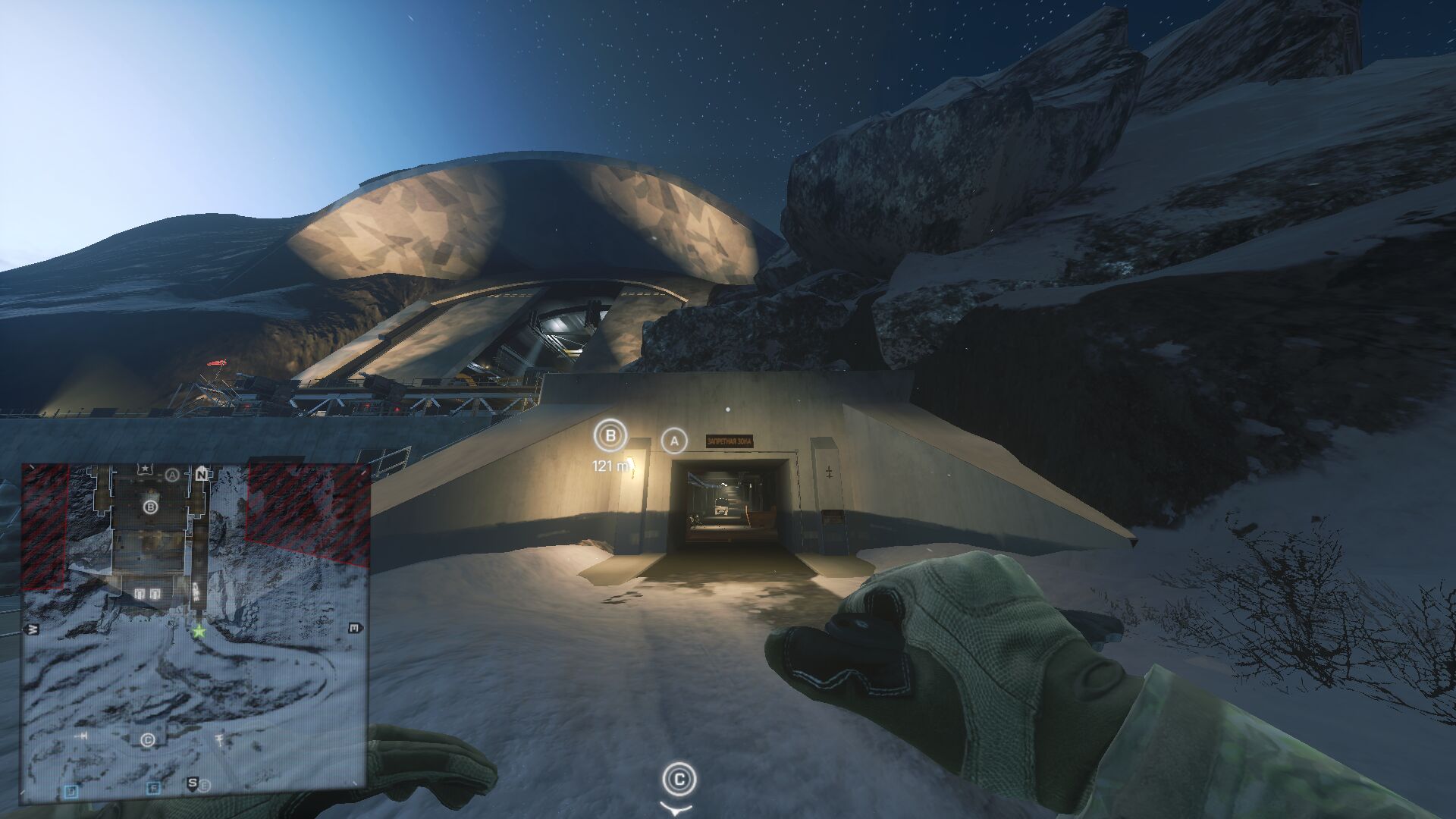The width and height of the screenshot is (1456, 819).
Task: Click the objective A marker above the bunker
Action: tap(674, 441)
